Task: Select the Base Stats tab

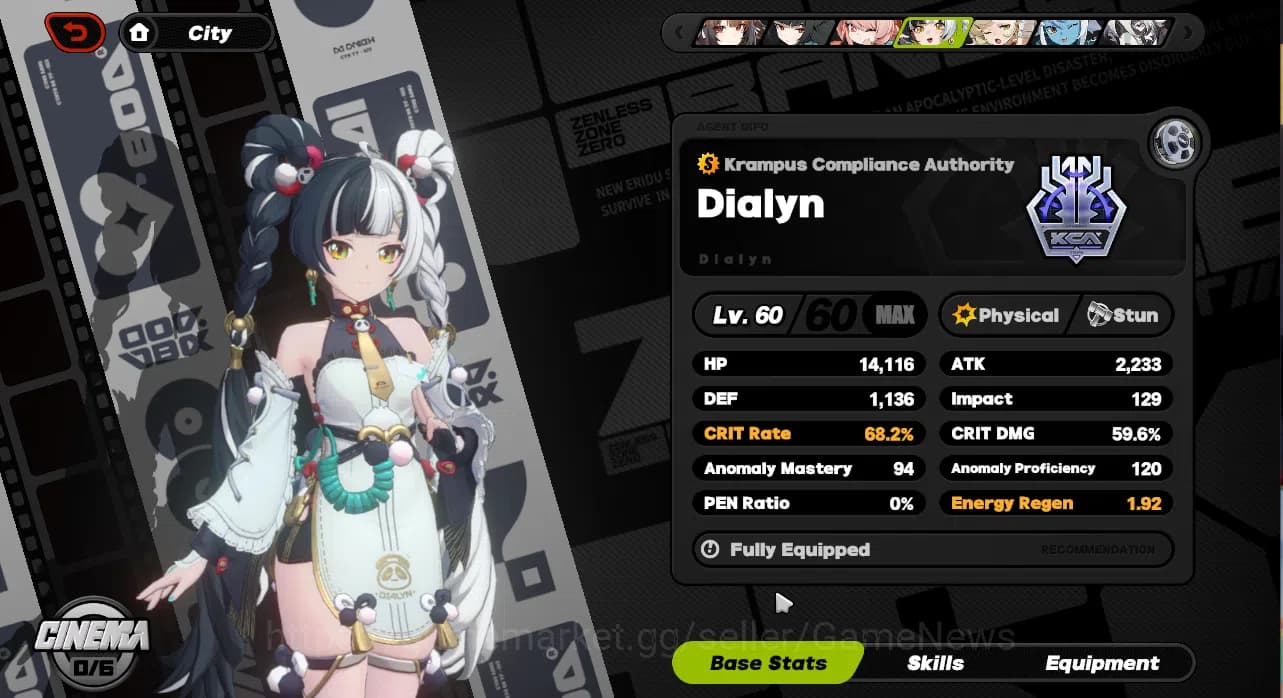Action: tap(768, 663)
